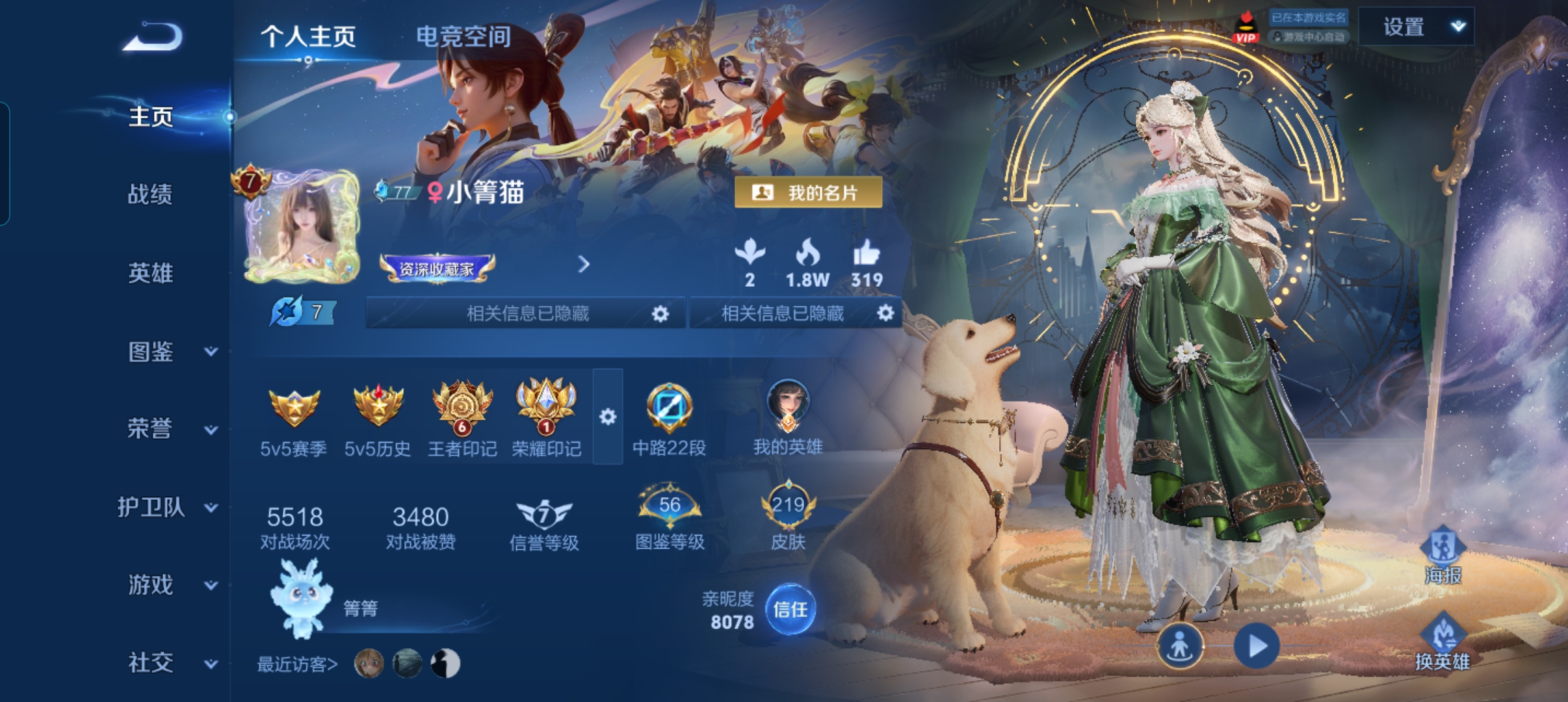1568x702 pixels.
Task: Open the 设置 dropdown
Action: click(x=1416, y=27)
